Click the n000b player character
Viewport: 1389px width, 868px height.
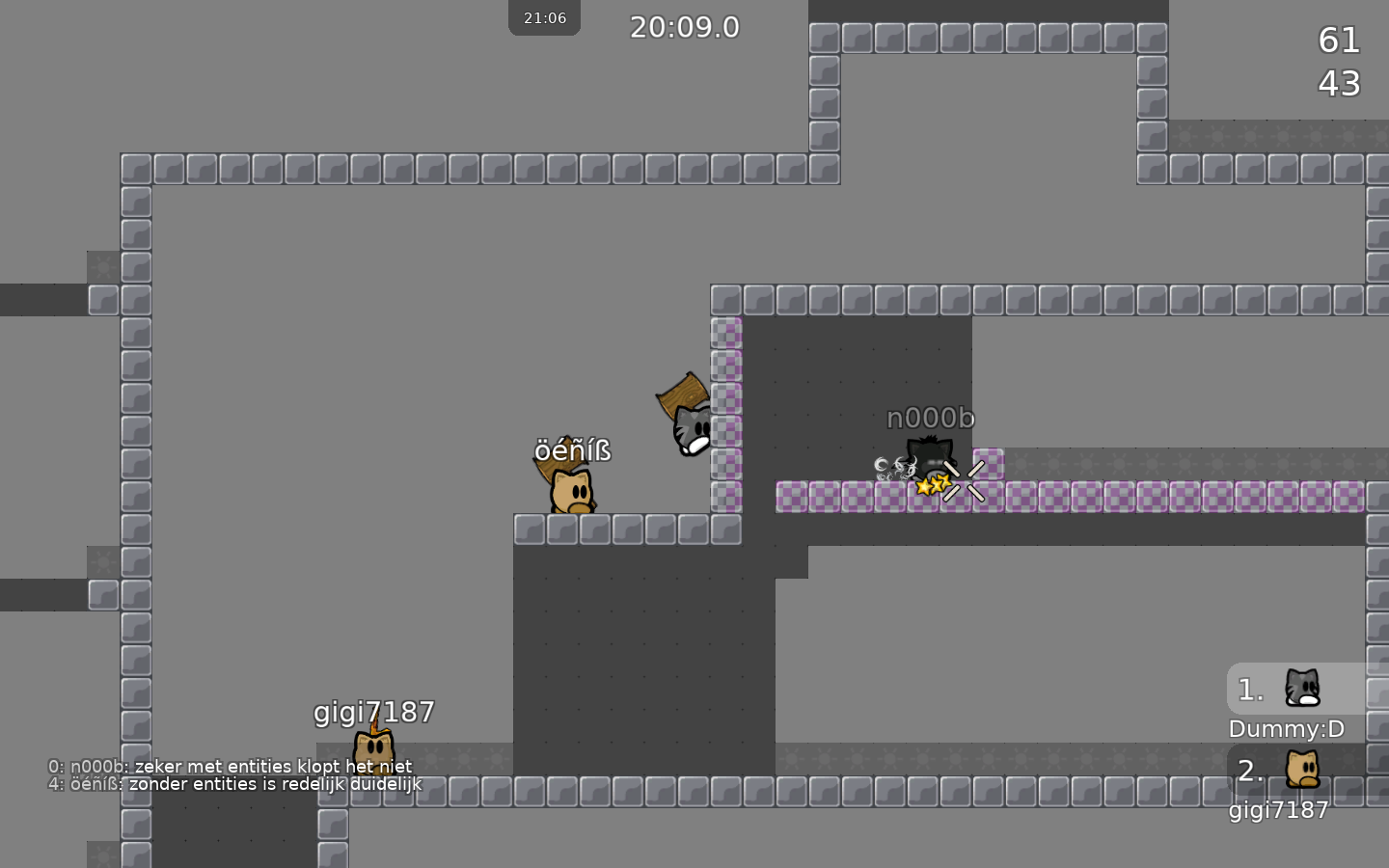929,458
